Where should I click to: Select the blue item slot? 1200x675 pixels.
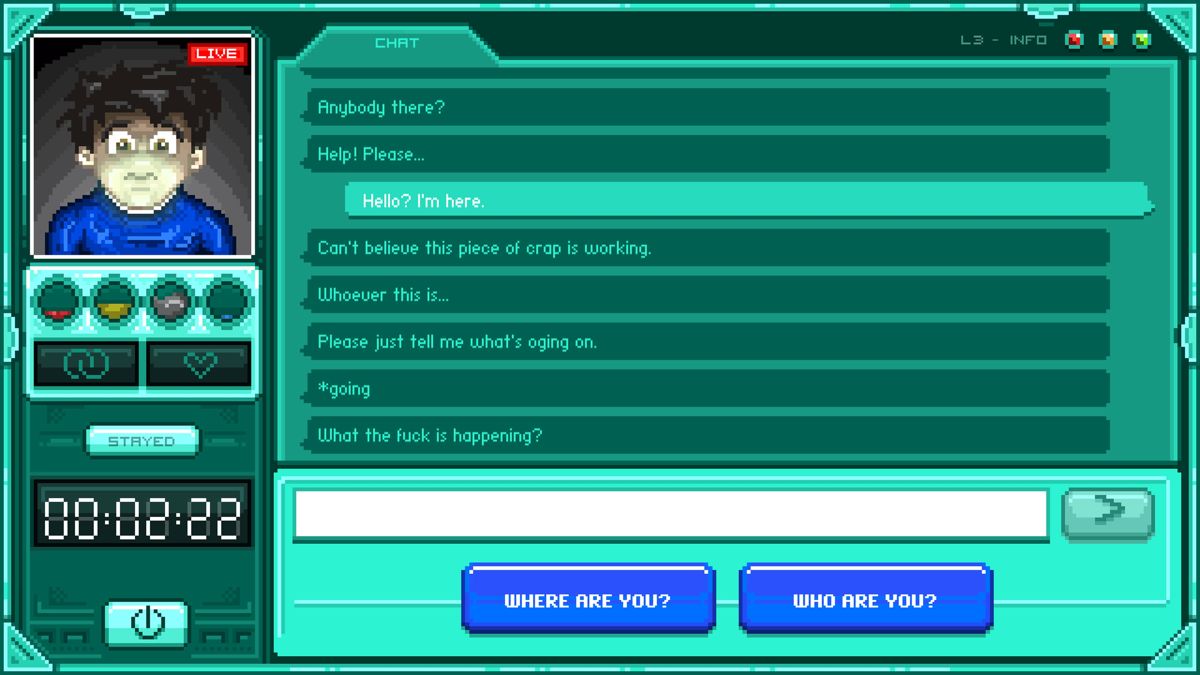pos(228,301)
